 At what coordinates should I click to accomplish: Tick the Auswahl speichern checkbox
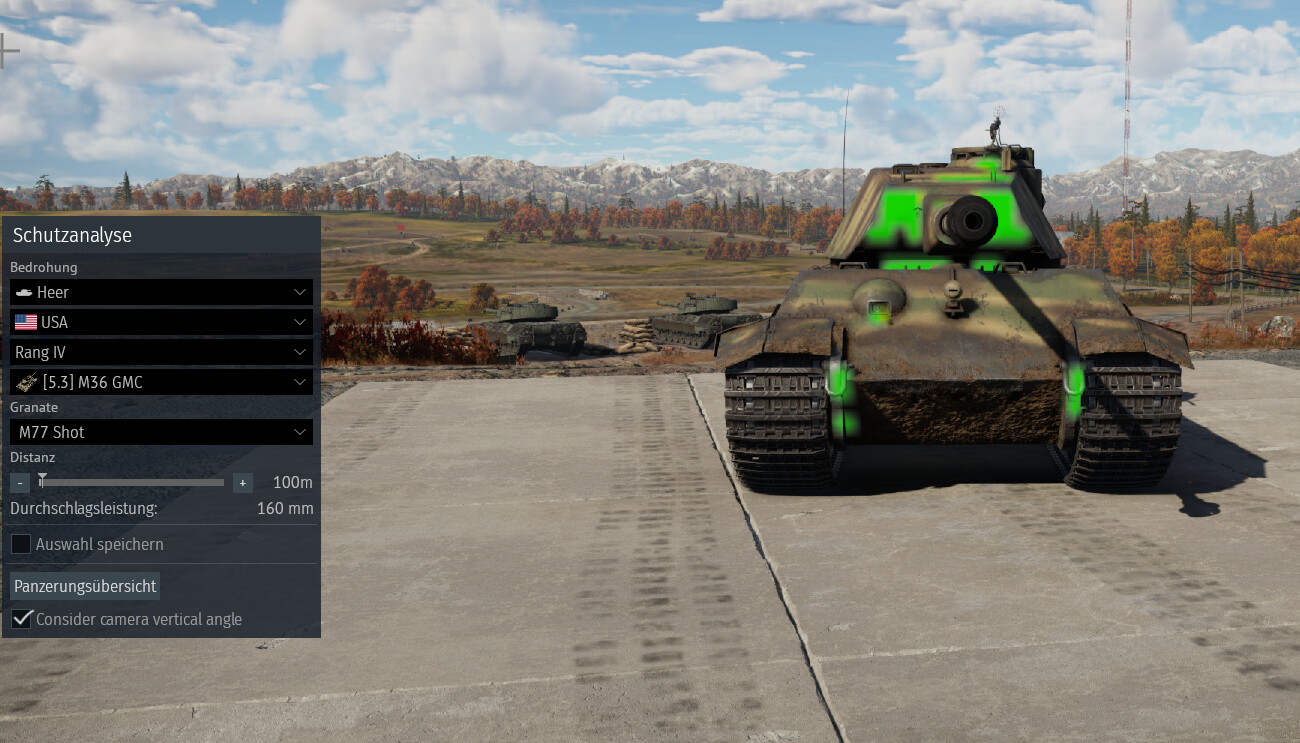(x=21, y=544)
